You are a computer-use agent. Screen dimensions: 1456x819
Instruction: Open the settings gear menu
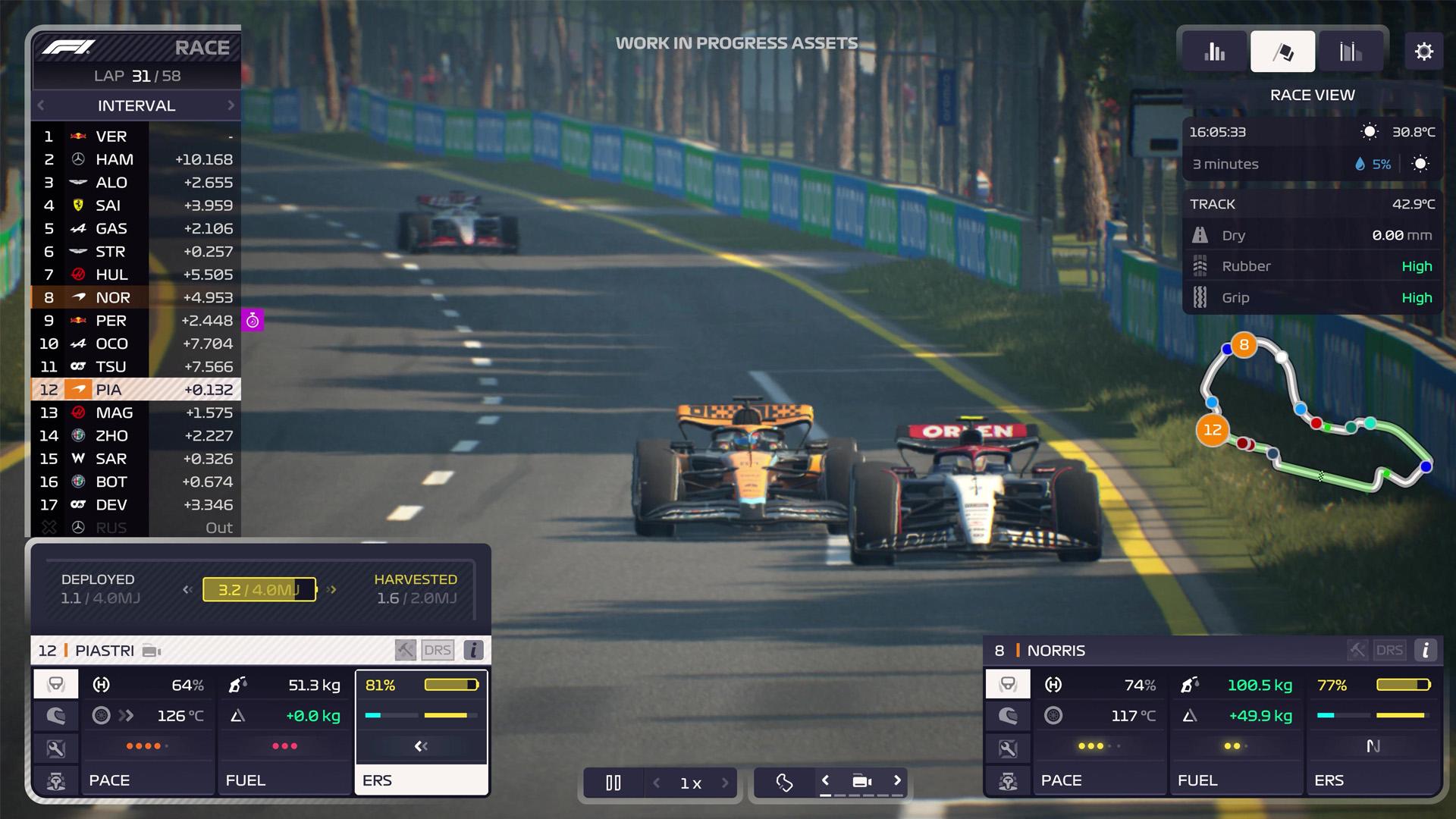click(1423, 52)
